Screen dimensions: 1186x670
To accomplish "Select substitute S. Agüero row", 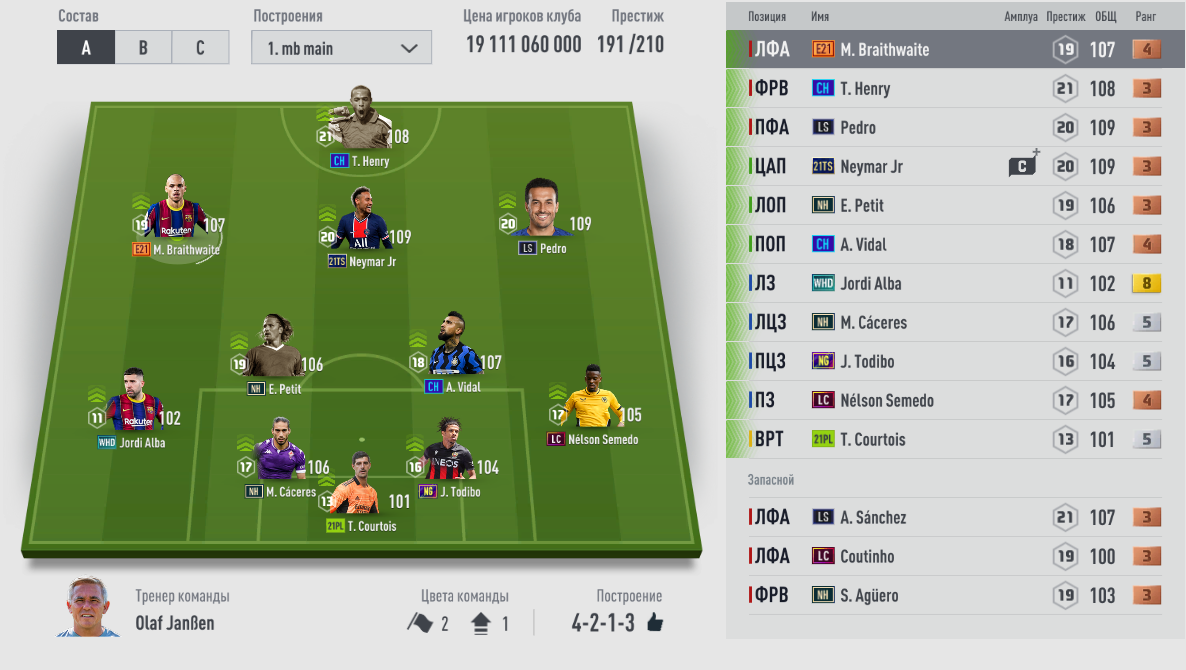I will 955,596.
